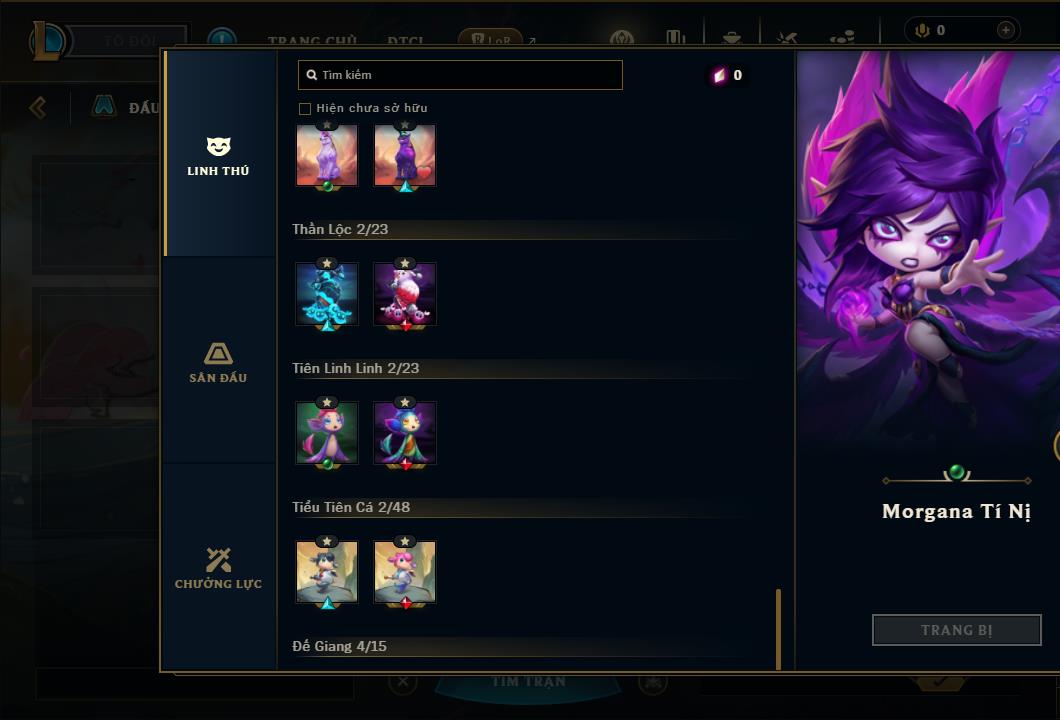Viewport: 1060px width, 720px height.
Task: Select the dark purple llama with heart
Action: pos(405,155)
